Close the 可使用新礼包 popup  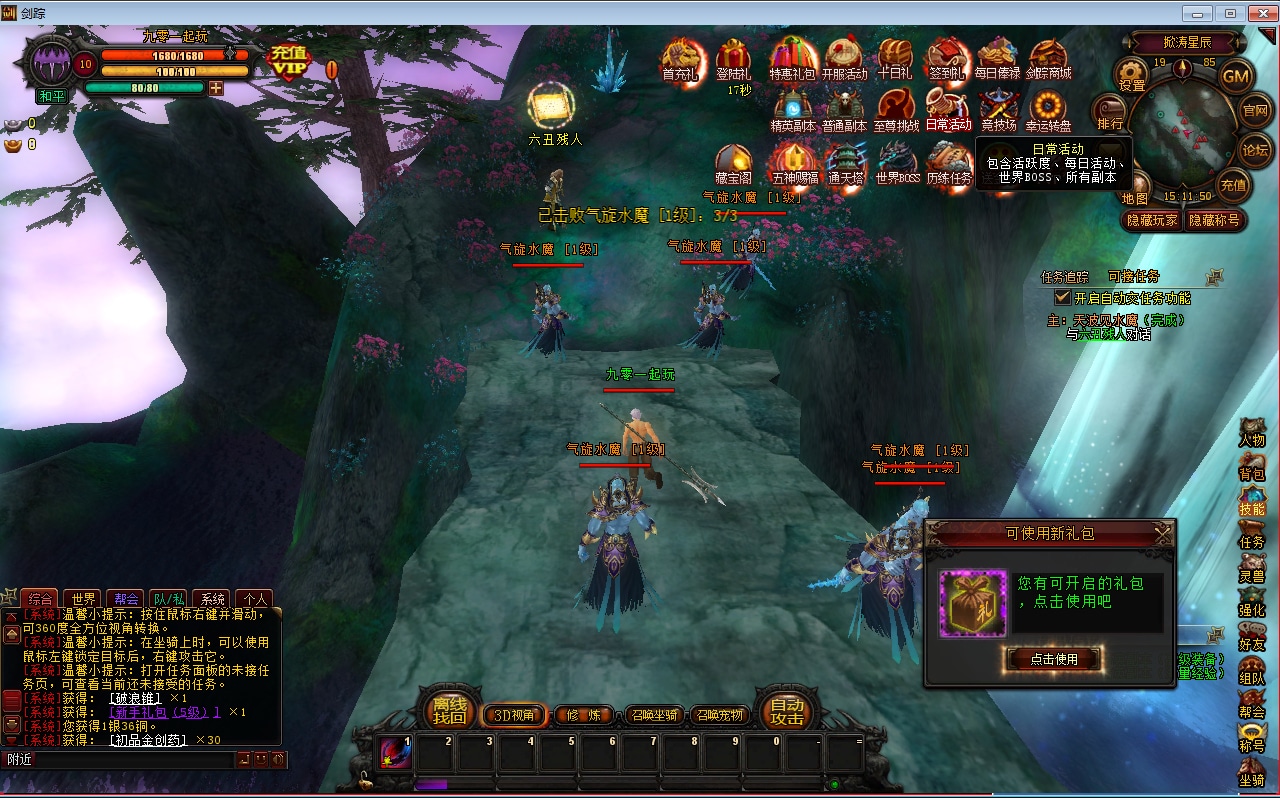(x=1162, y=535)
